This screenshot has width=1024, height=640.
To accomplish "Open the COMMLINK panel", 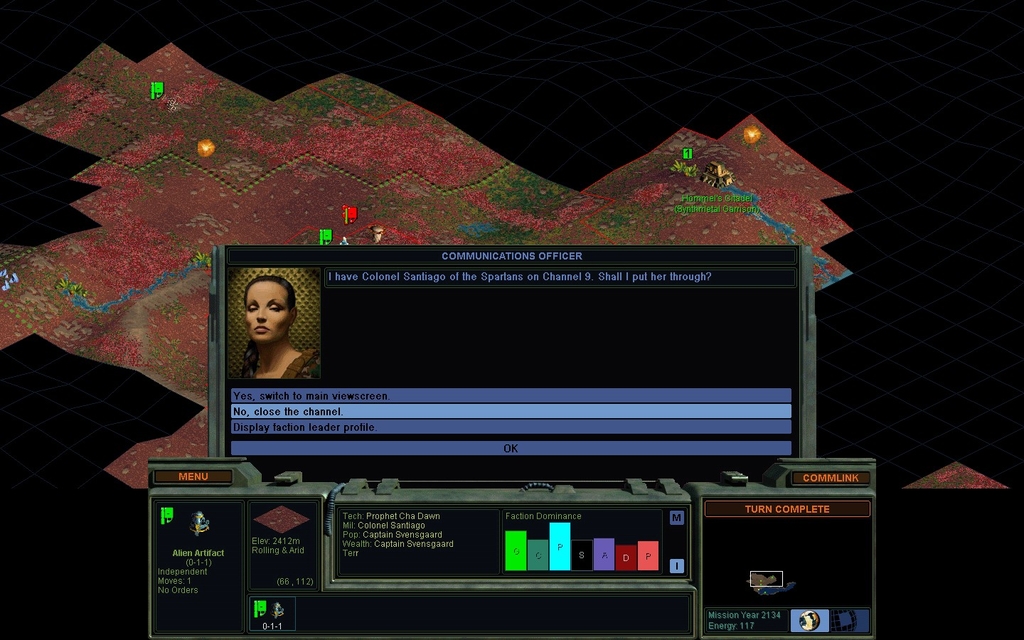I will point(830,478).
